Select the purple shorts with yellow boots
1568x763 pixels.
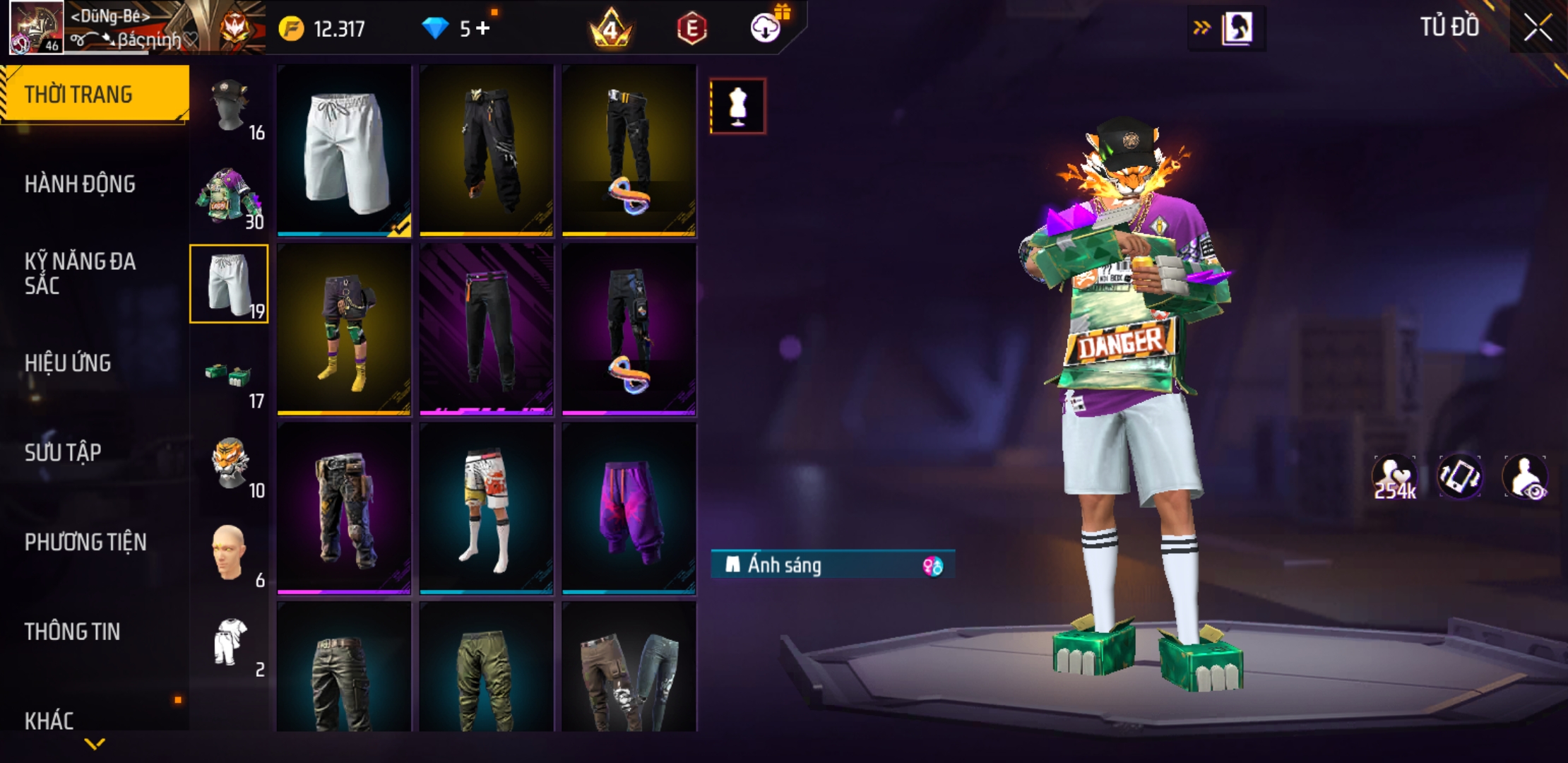pos(344,329)
